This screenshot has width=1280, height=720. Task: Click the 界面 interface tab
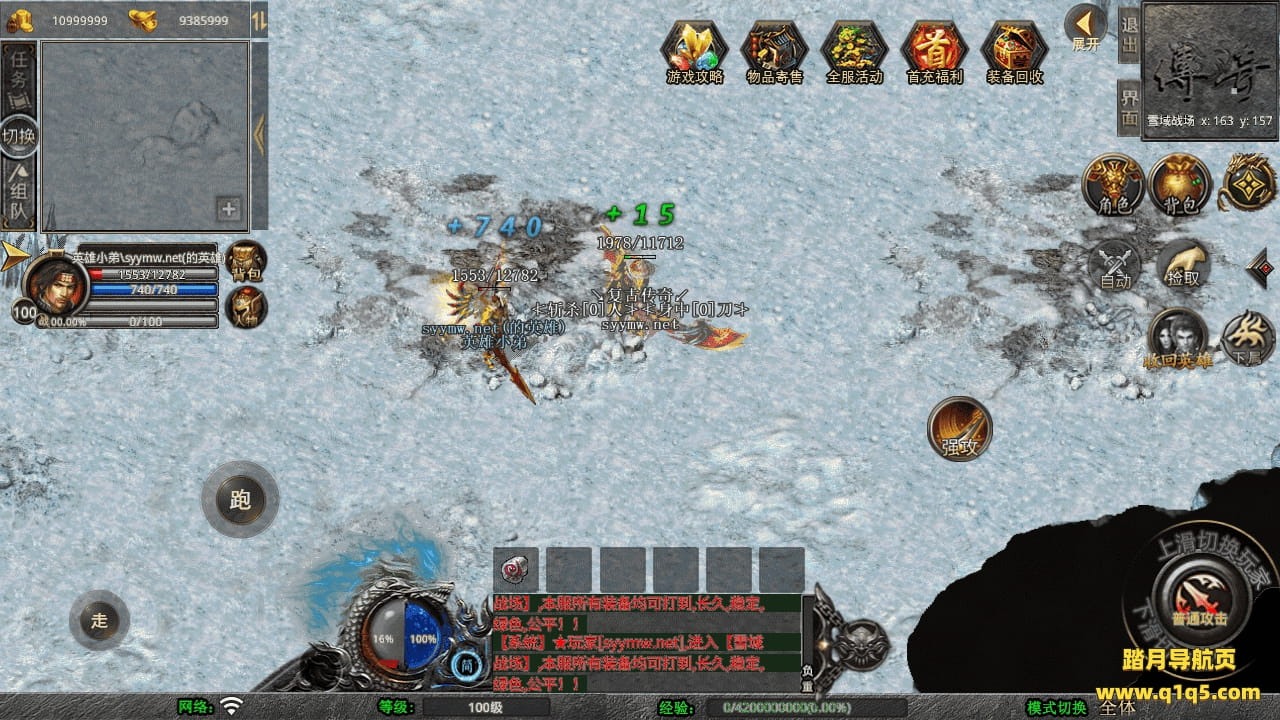coord(1129,107)
